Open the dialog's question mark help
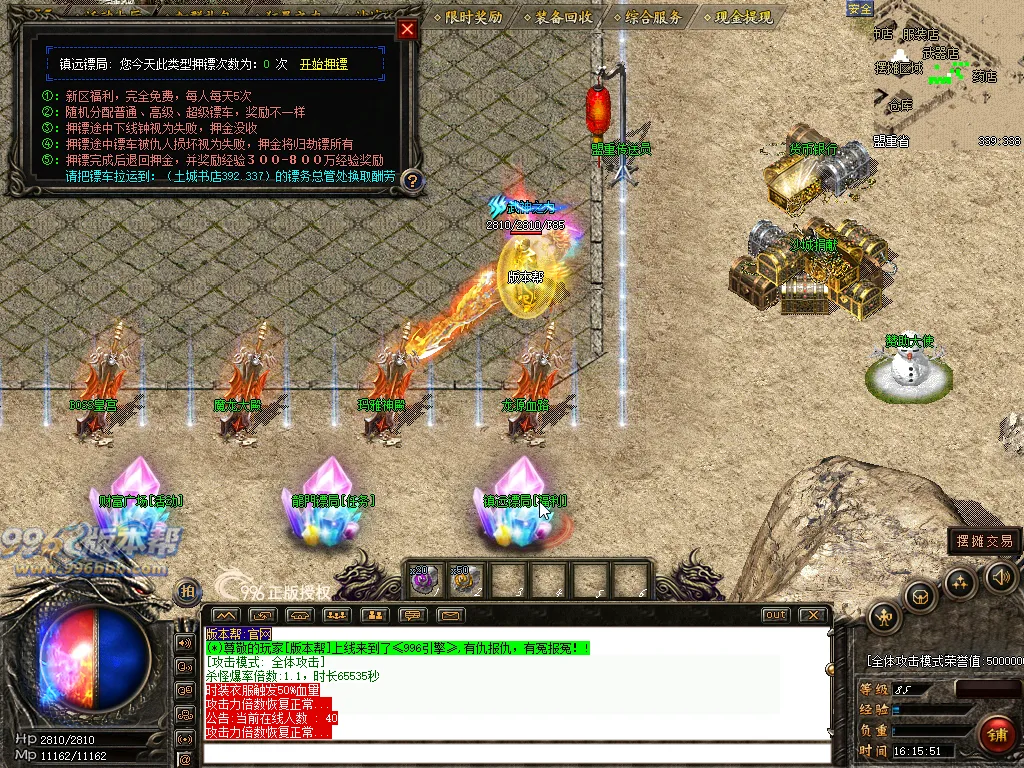 pos(412,181)
